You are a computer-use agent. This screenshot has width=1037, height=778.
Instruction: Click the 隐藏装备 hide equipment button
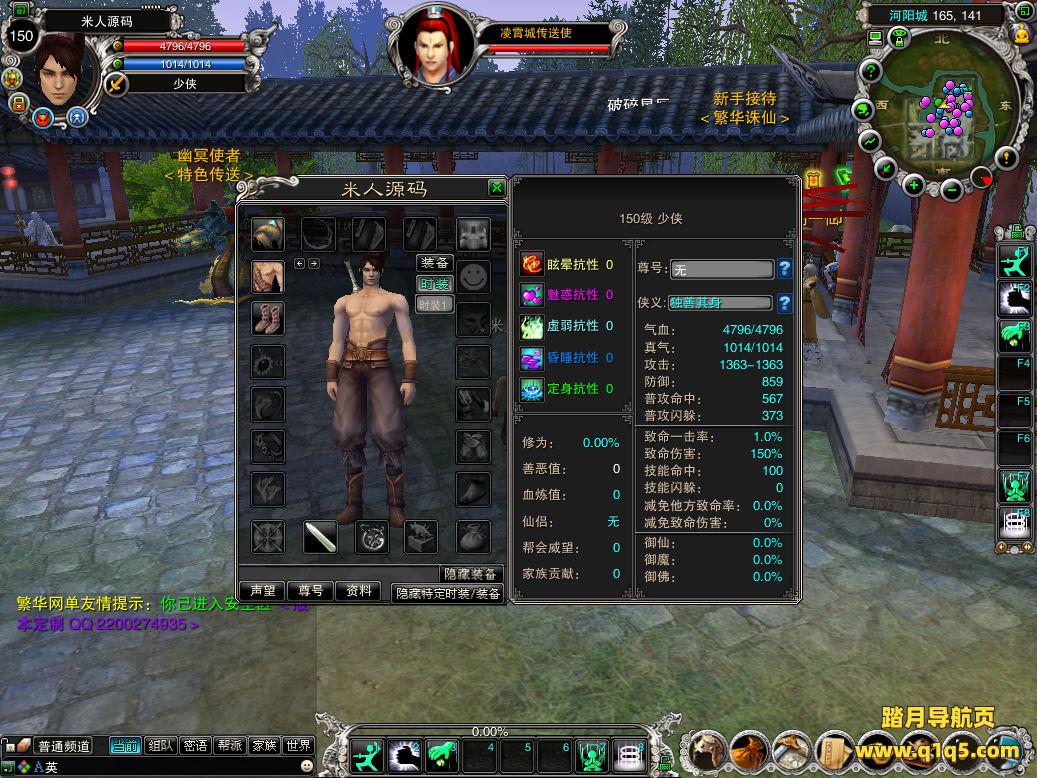pos(470,574)
